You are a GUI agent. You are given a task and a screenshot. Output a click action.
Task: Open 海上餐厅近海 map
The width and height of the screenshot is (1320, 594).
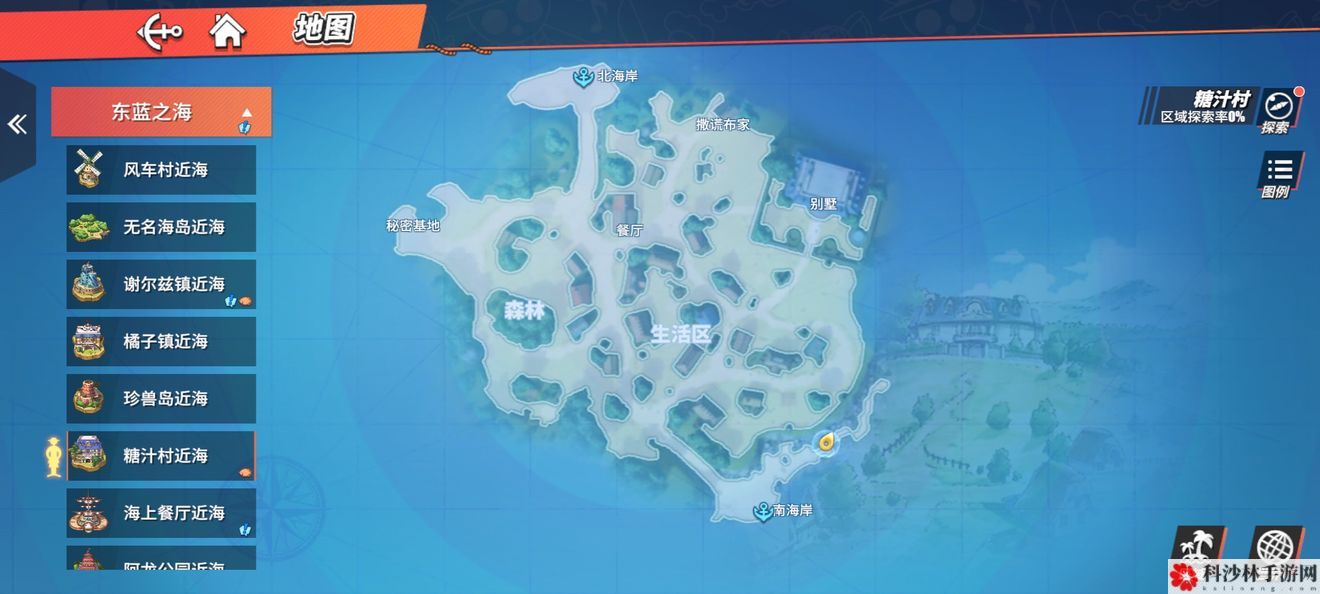[161, 513]
